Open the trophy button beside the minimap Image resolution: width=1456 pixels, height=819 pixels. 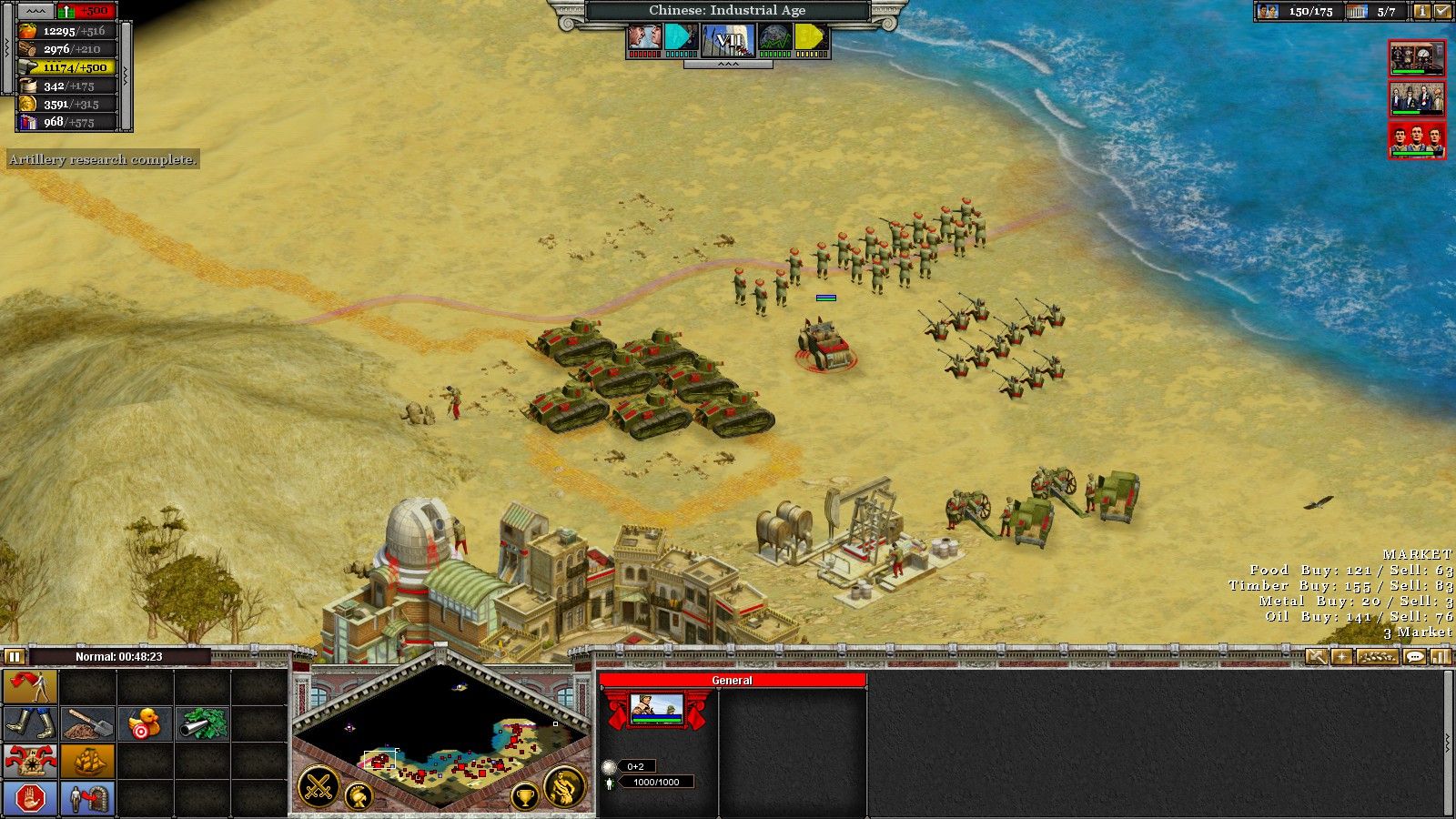pos(525,797)
